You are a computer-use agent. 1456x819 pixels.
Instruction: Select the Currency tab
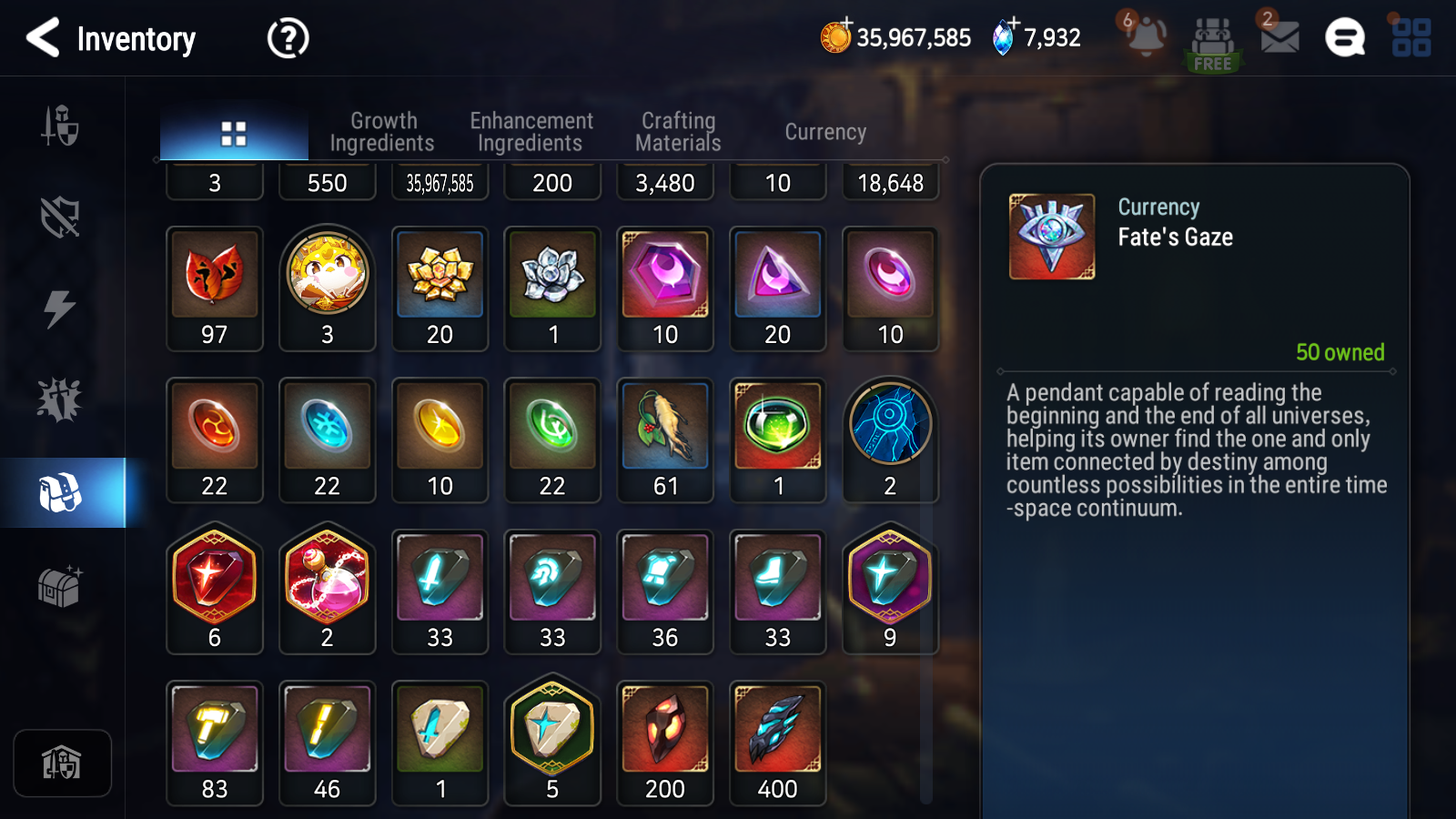click(x=825, y=132)
